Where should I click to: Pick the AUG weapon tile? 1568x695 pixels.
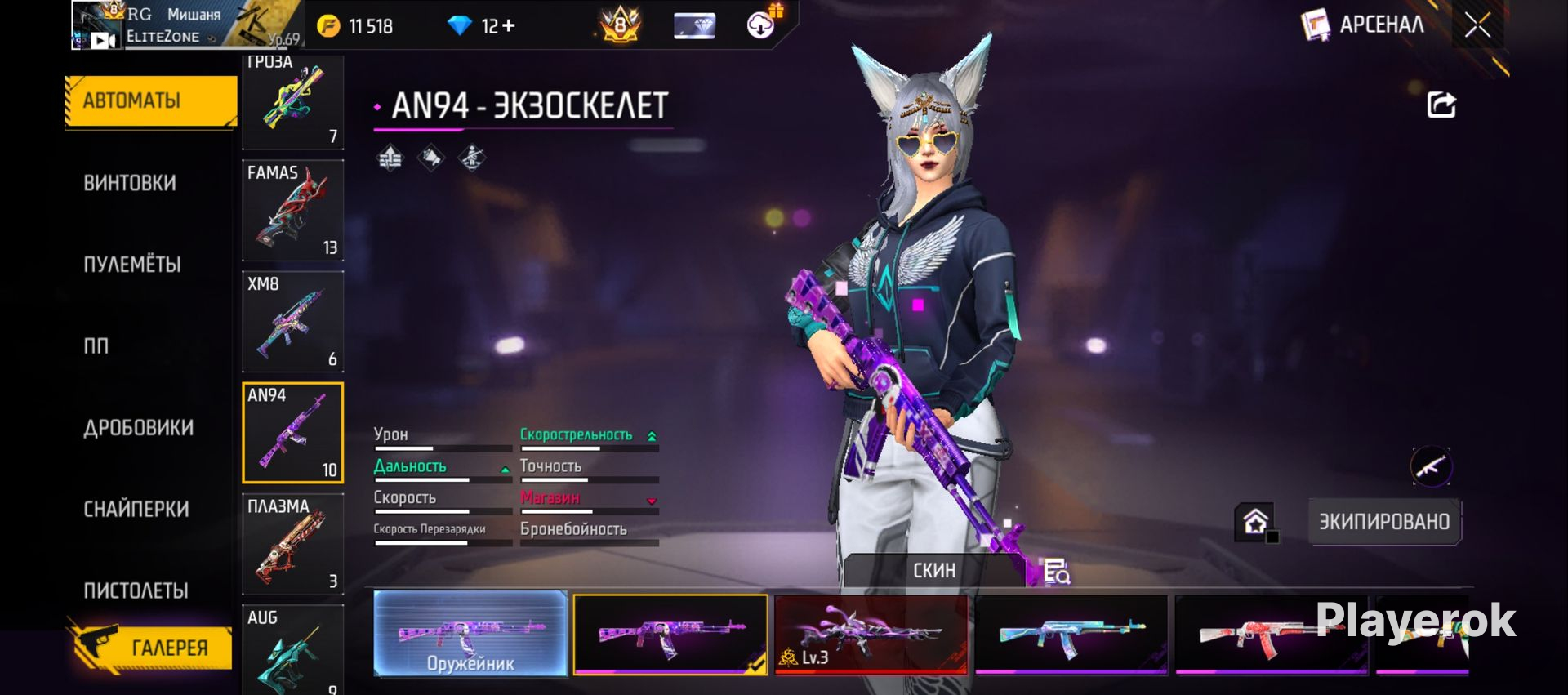292,649
